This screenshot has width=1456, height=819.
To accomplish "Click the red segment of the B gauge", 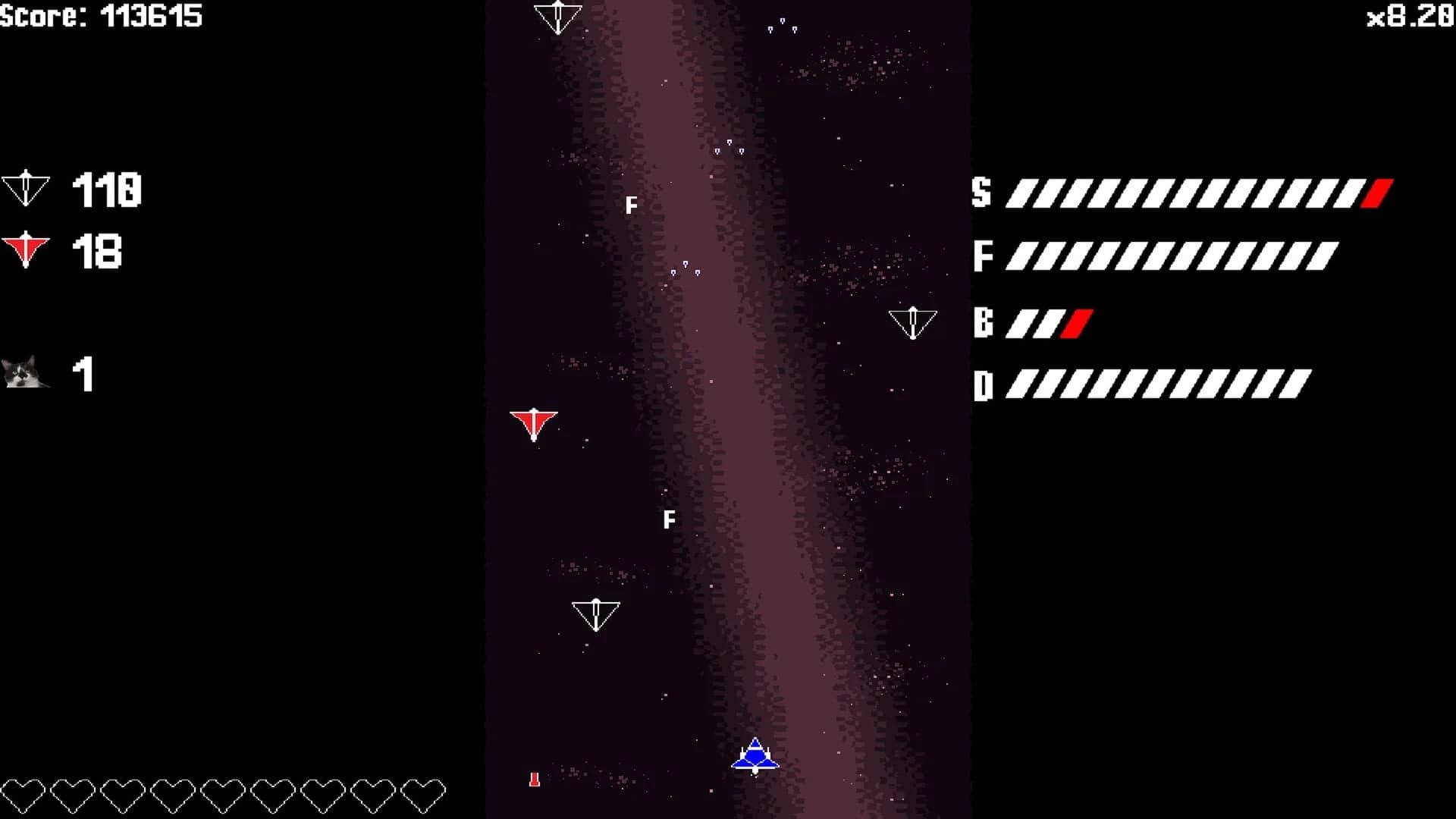I will 1076,324.
